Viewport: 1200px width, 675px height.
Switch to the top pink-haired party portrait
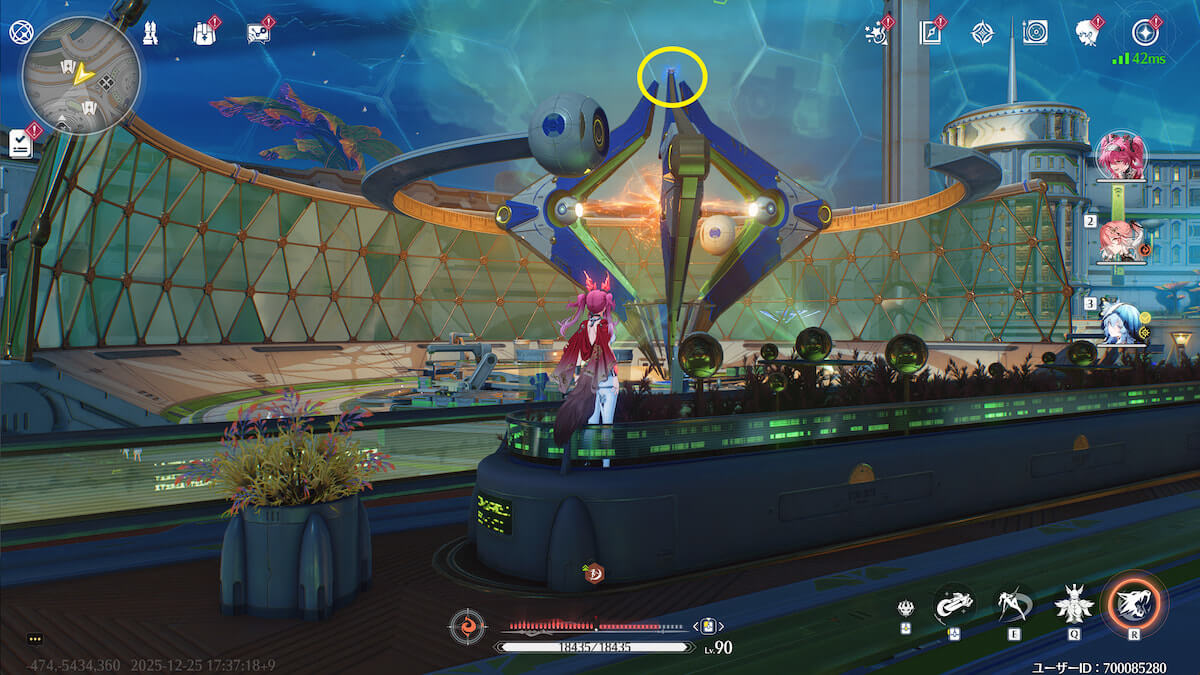1121,155
